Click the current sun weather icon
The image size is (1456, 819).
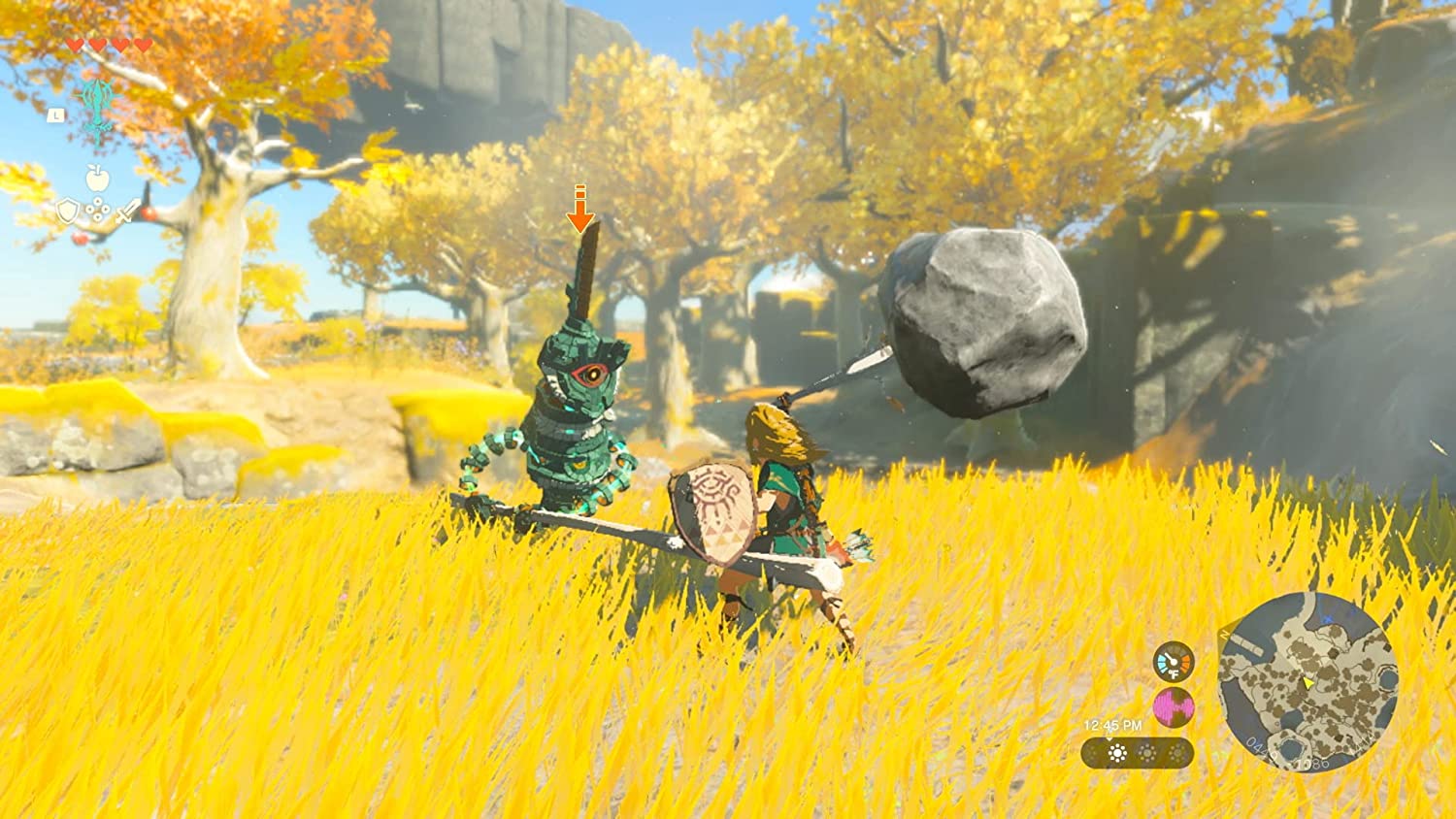pos(1117,751)
